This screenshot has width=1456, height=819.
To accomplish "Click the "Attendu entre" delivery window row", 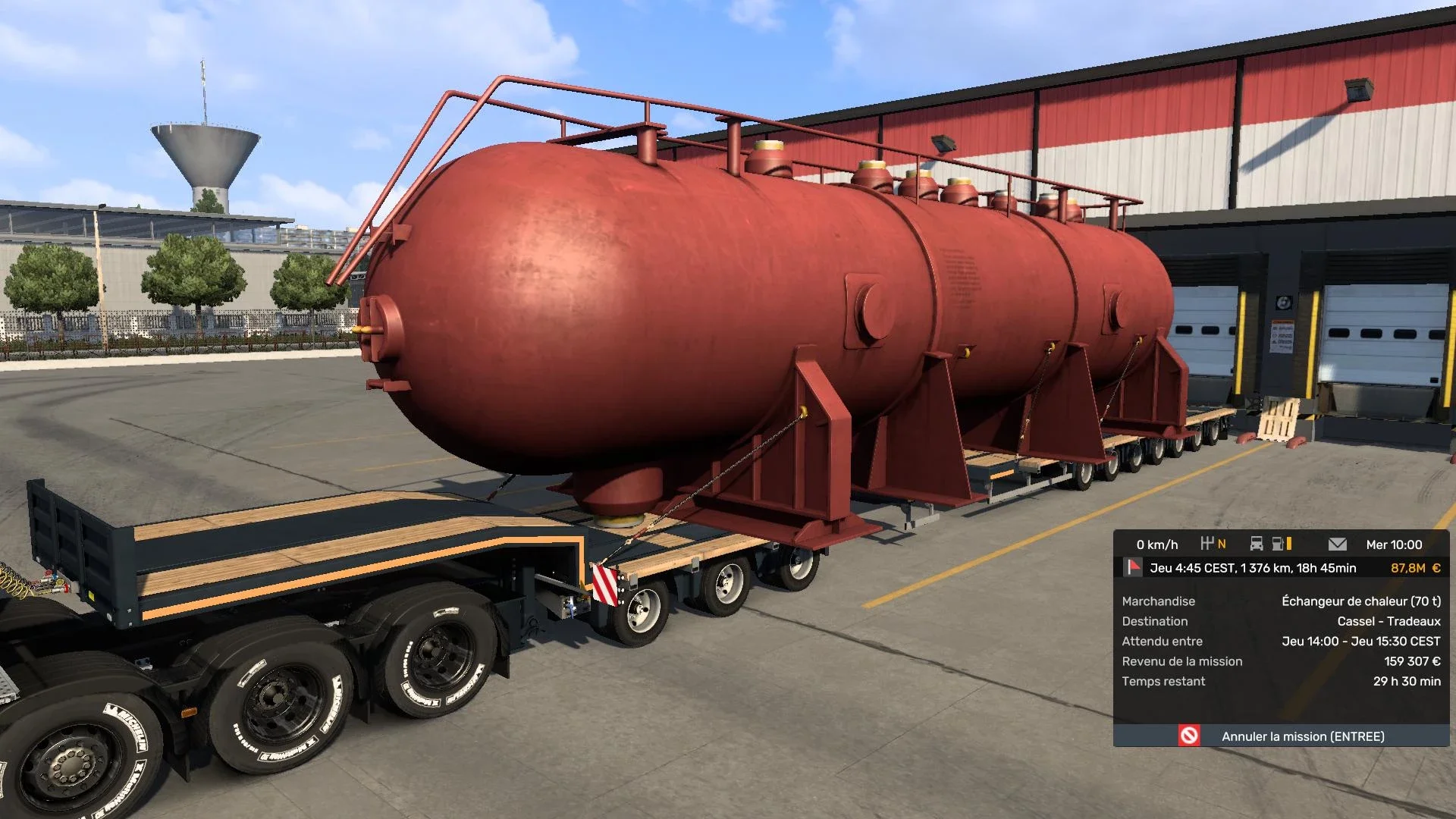I will tap(1162, 641).
